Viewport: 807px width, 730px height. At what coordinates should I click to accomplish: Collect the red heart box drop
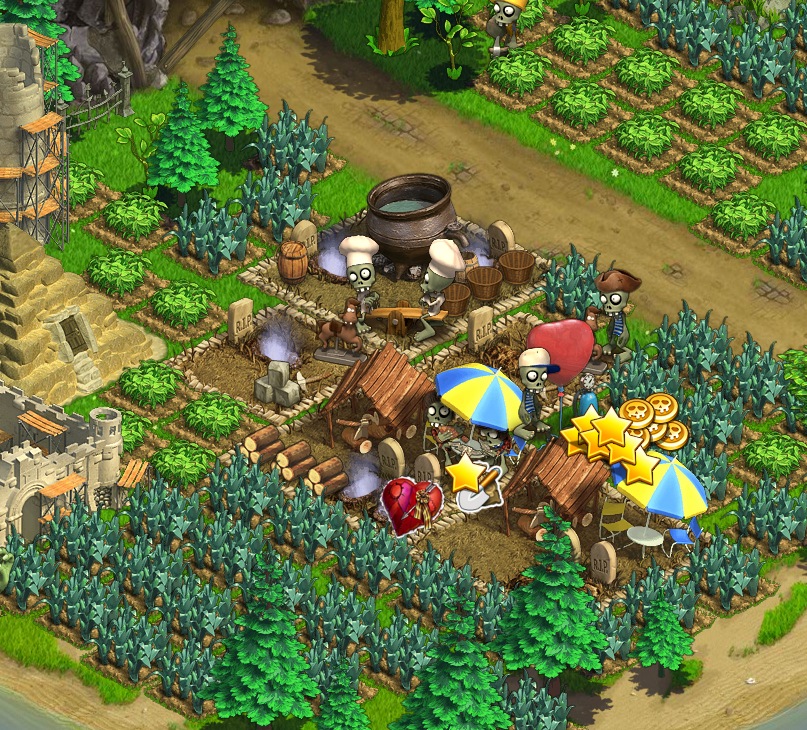411,507
